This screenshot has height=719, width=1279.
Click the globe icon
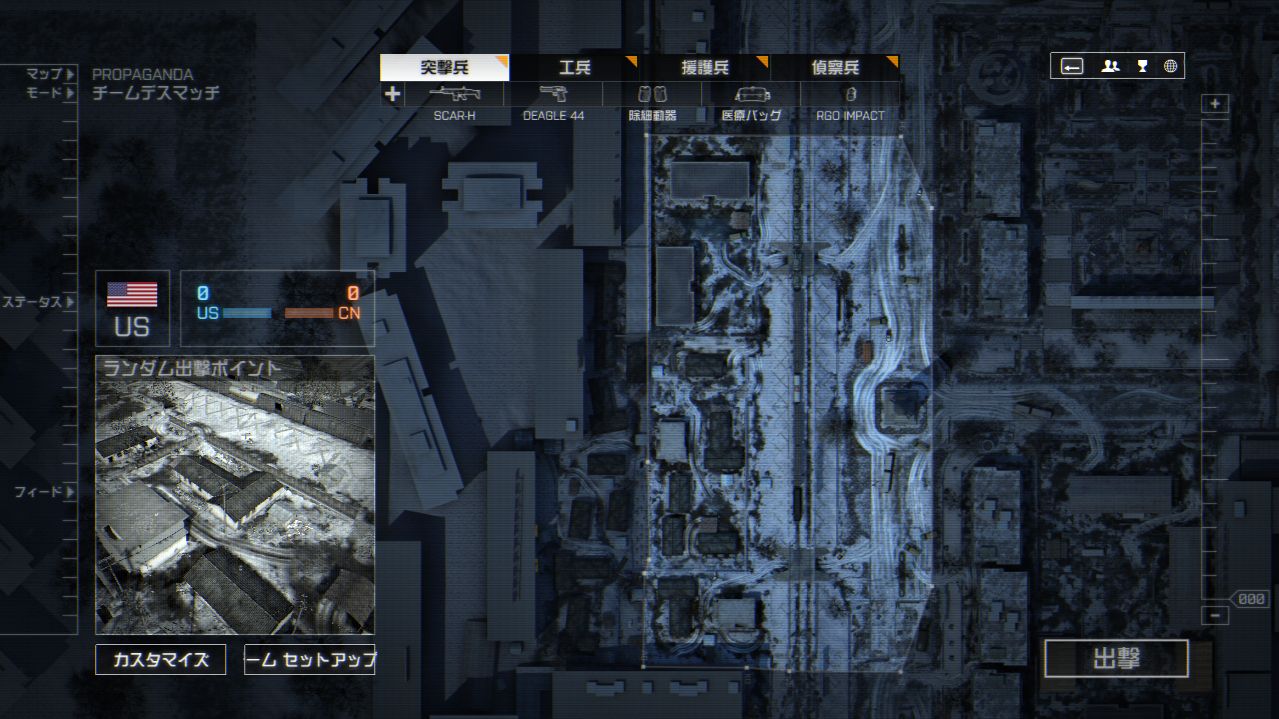point(1170,66)
